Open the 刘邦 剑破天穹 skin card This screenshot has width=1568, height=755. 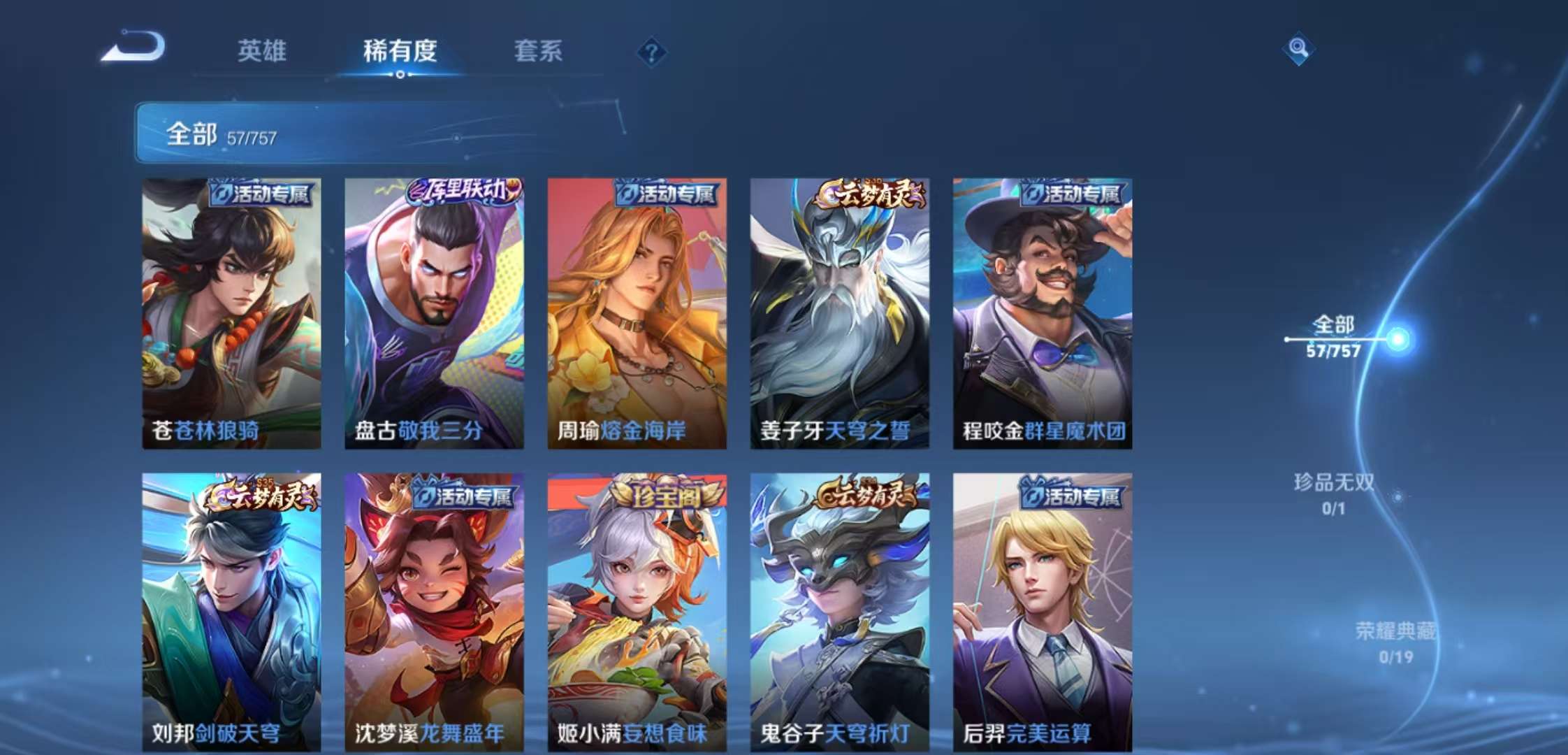pyautogui.click(x=231, y=612)
